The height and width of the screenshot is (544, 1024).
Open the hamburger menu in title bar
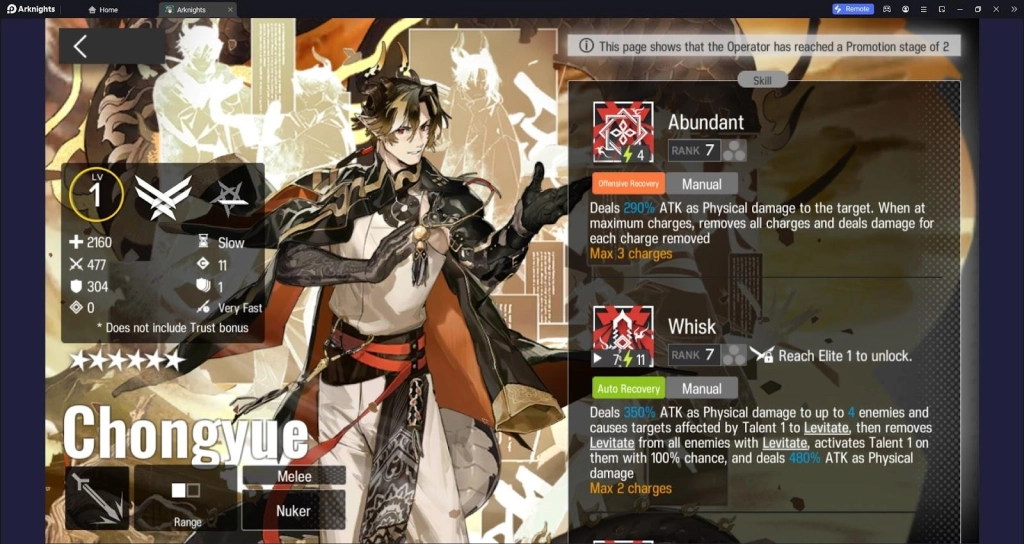[x=923, y=9]
